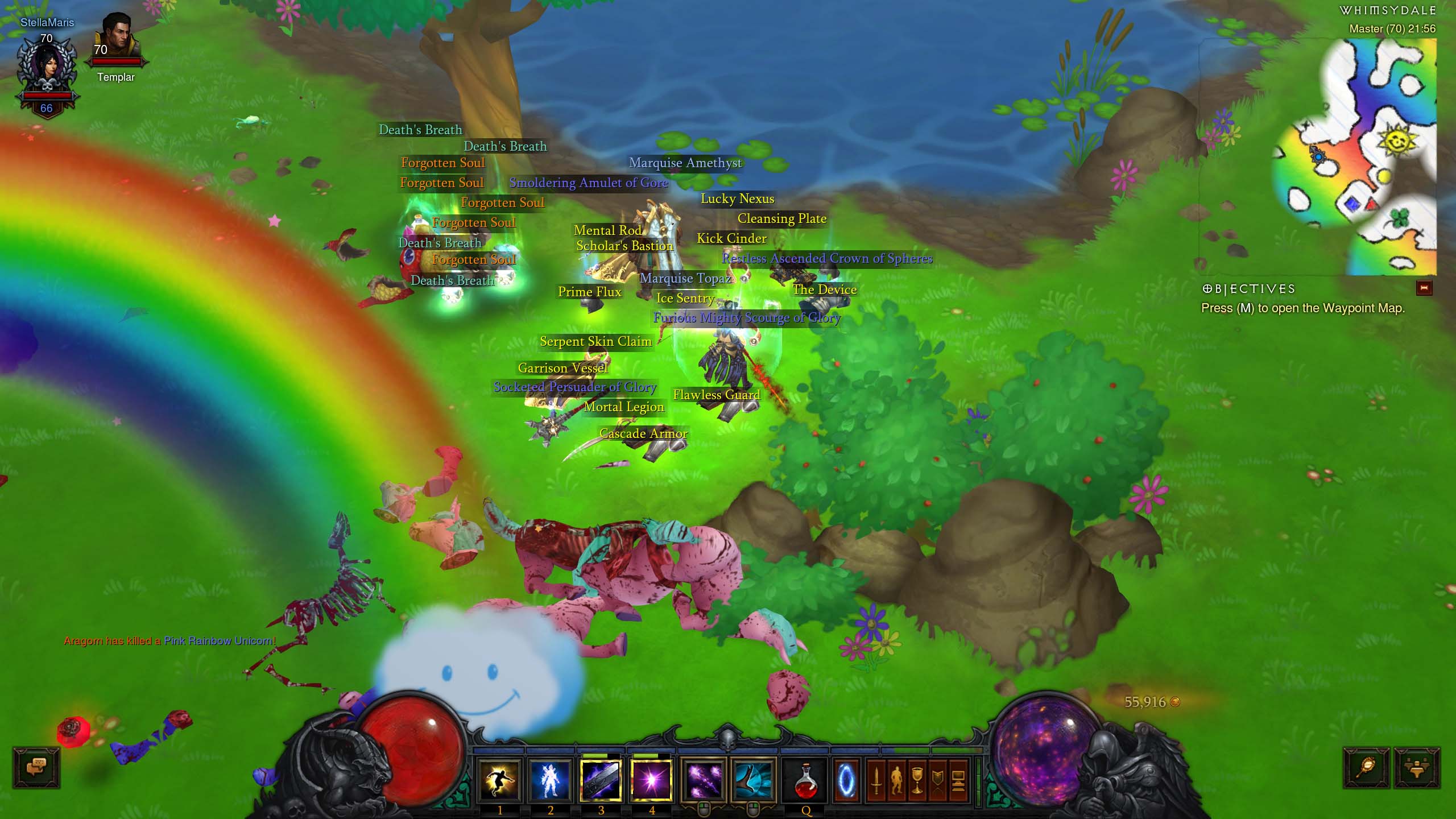1456x819 pixels.
Task: Open the shield and chevron menu button
Action: click(x=937, y=780)
